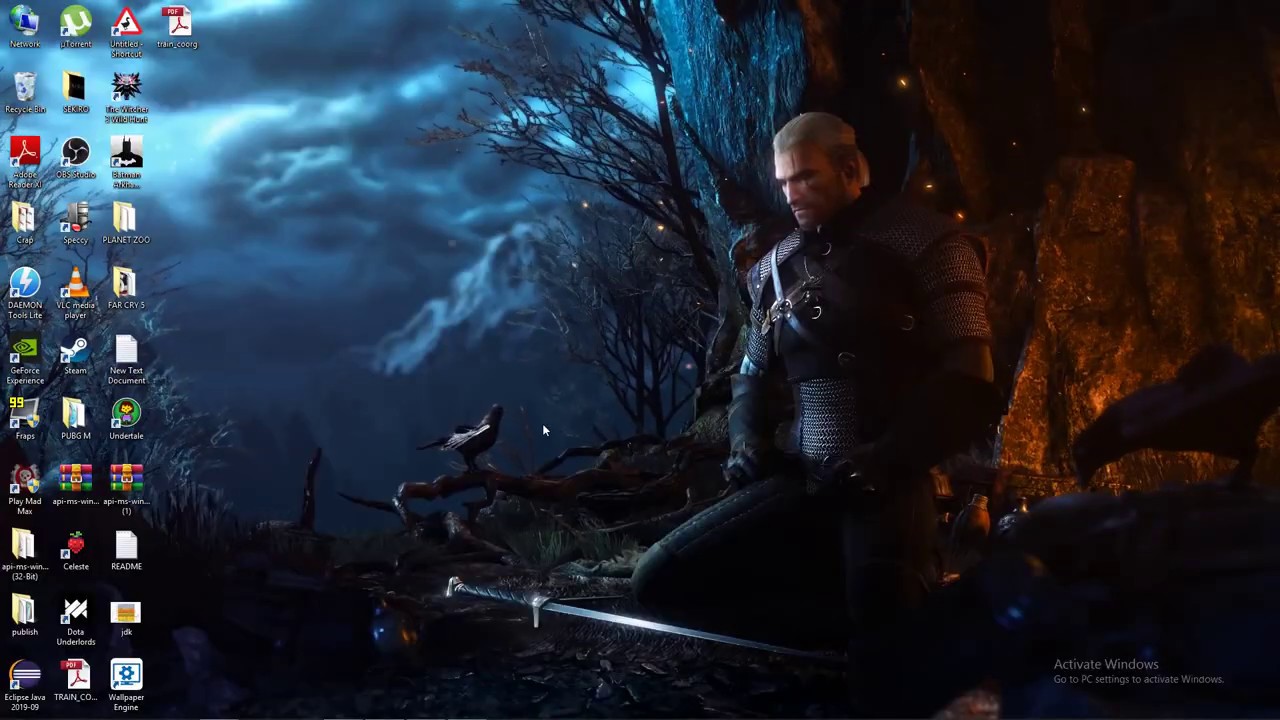Launch Steam
This screenshot has width=1280, height=720.
coord(75,355)
